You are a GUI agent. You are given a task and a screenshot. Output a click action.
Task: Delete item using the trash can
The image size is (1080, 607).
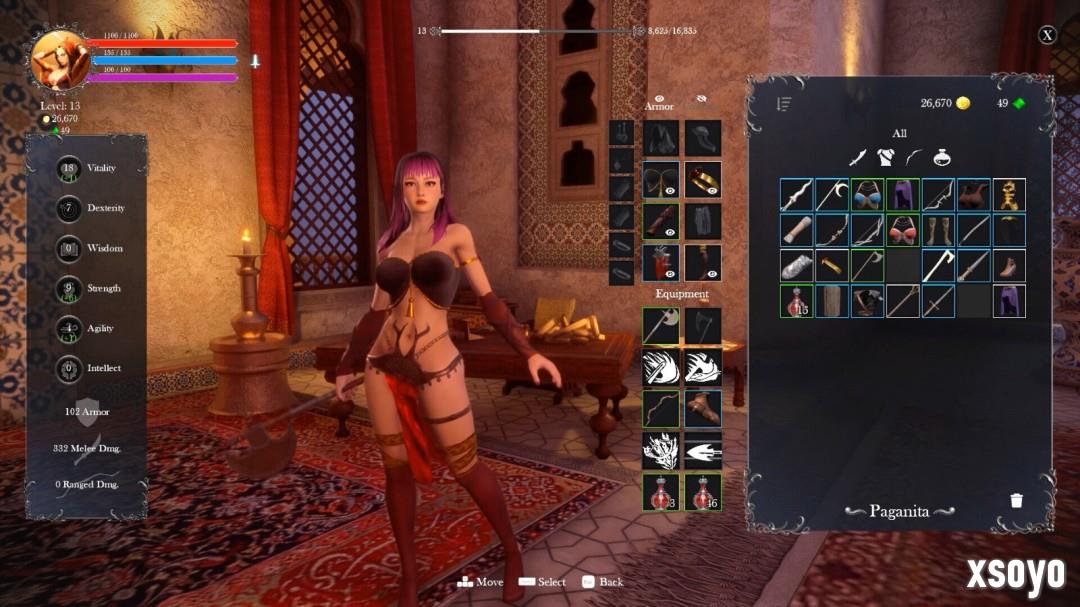point(1016,500)
